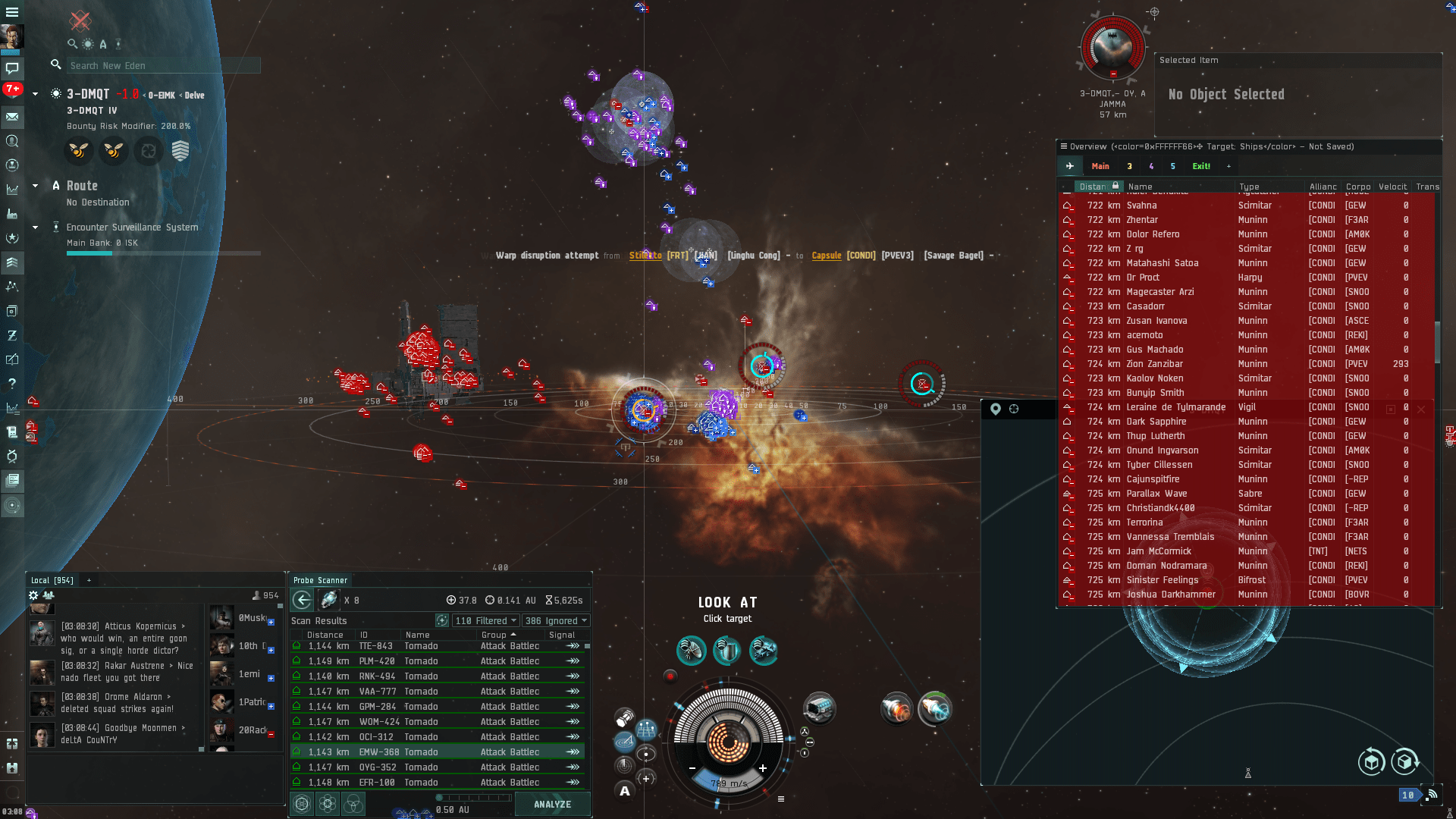The width and height of the screenshot is (1456, 819).
Task: Click the ANALYZE button in Probe Scanner
Action: tap(552, 805)
